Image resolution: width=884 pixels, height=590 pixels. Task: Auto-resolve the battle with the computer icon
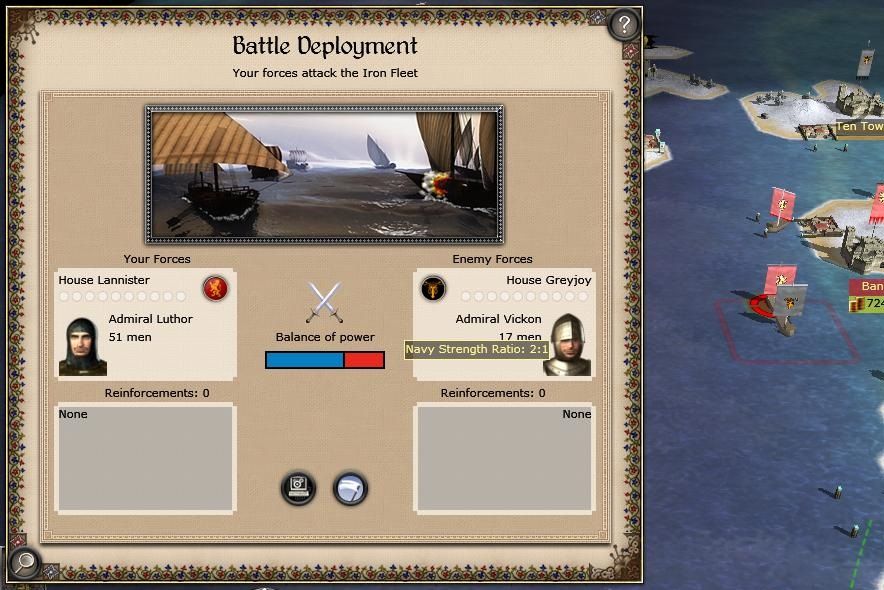(298, 488)
